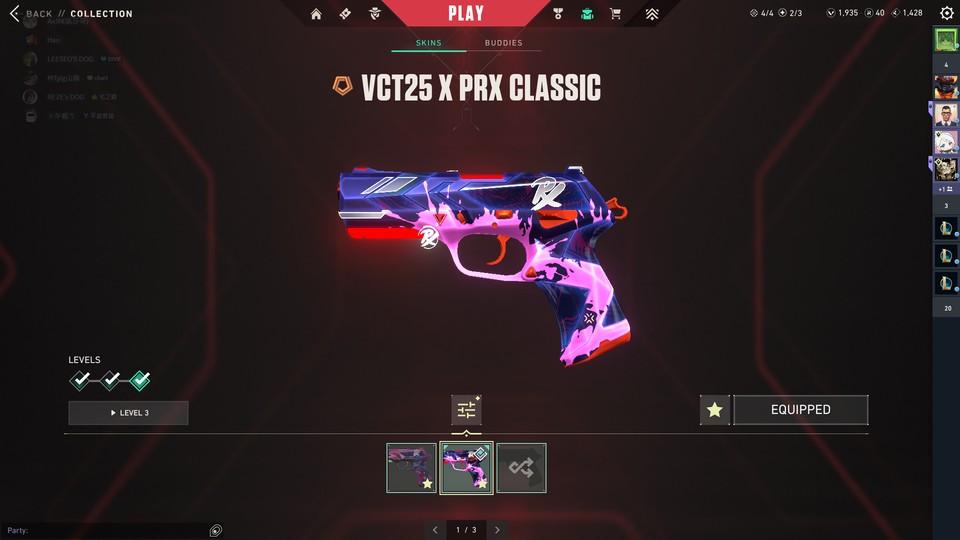Click the EQUIPPED button
Viewport: 960px width, 540px height.
pyautogui.click(x=800, y=410)
